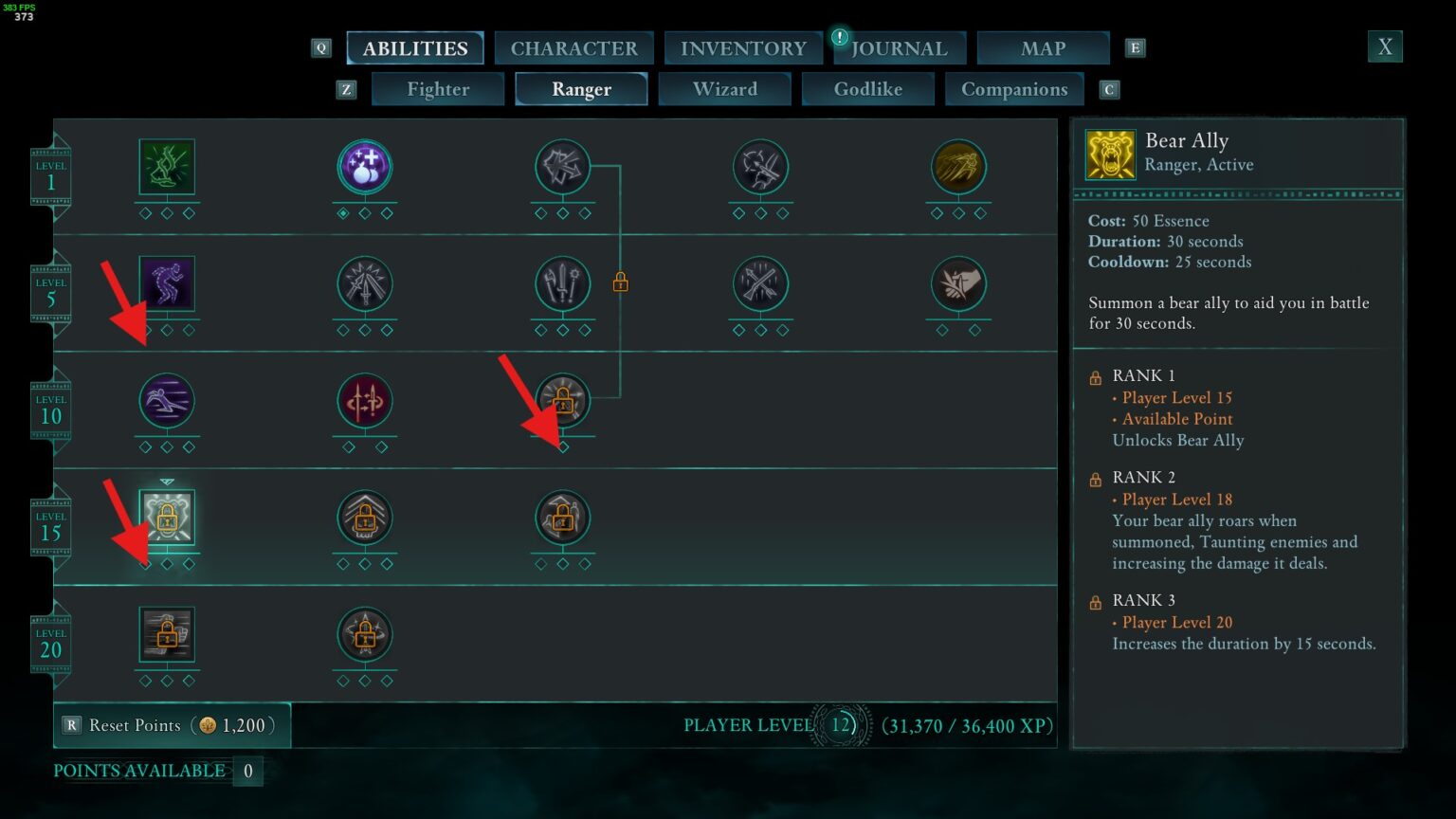
Task: Click the green leaping attack ability icon top-left
Action: 167,167
